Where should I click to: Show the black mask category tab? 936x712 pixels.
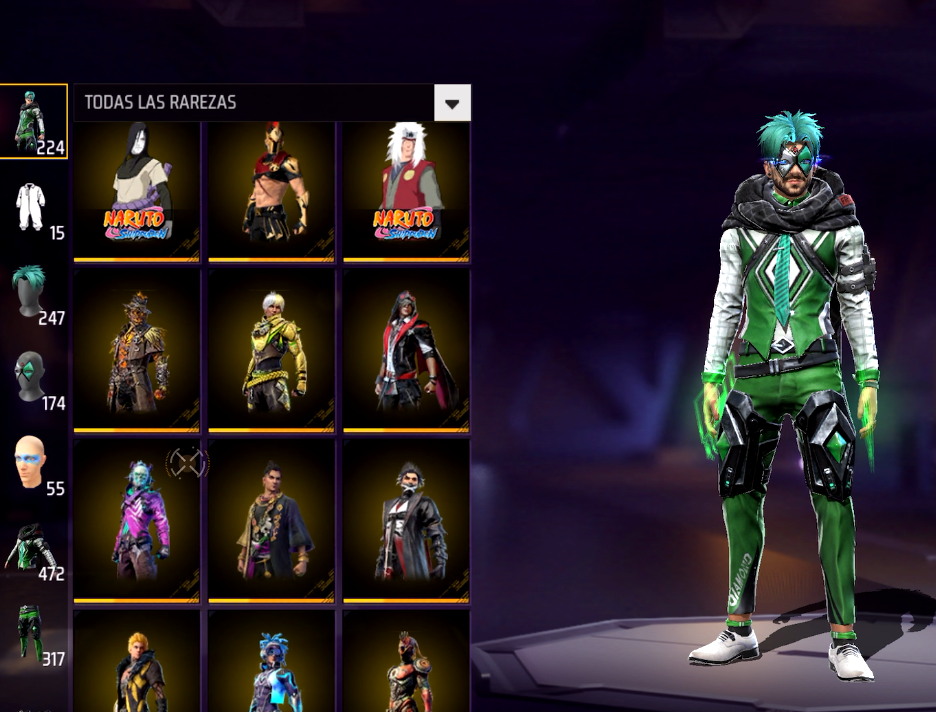point(34,379)
